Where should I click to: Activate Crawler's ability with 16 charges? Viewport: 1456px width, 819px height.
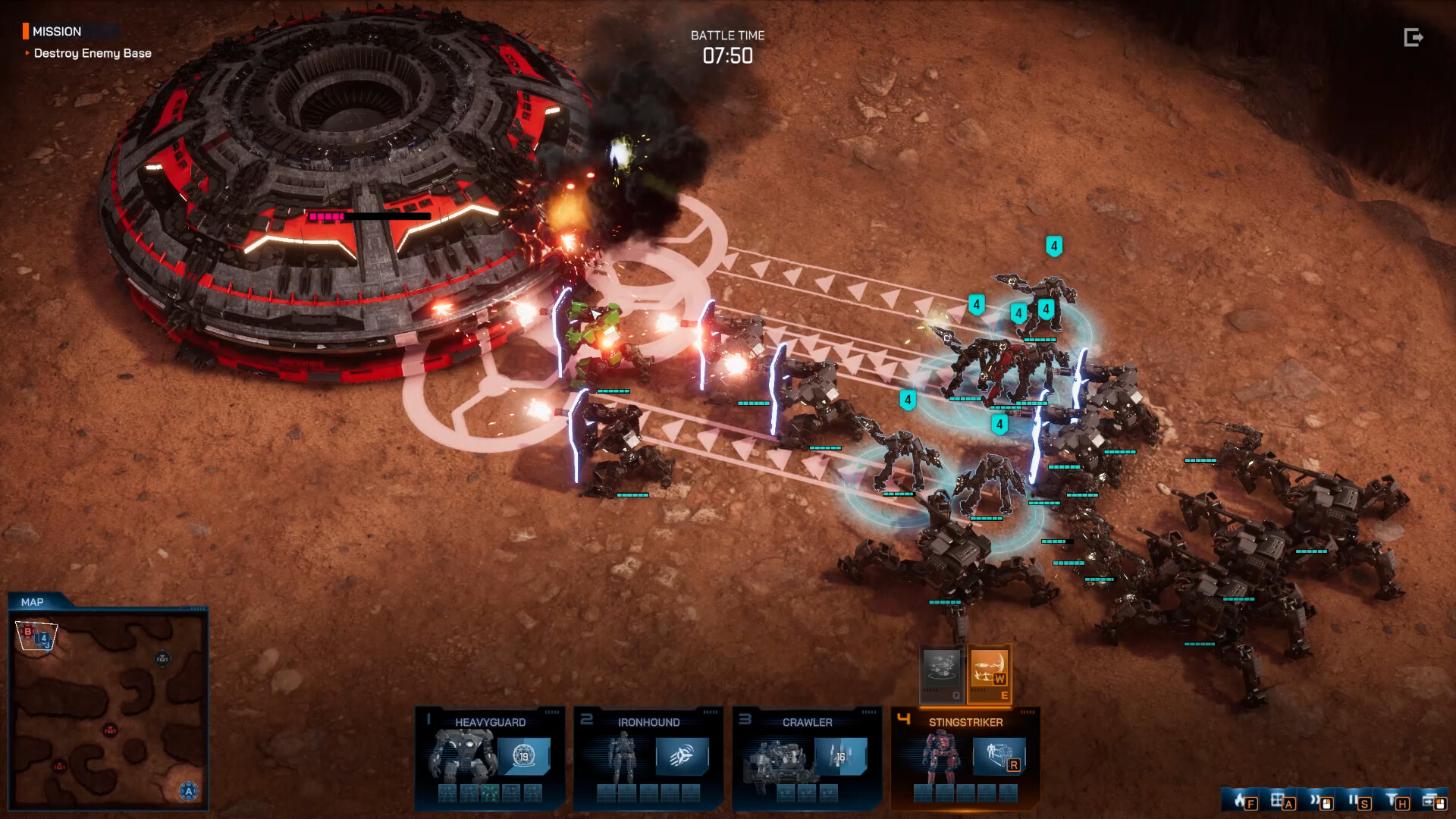click(x=840, y=757)
